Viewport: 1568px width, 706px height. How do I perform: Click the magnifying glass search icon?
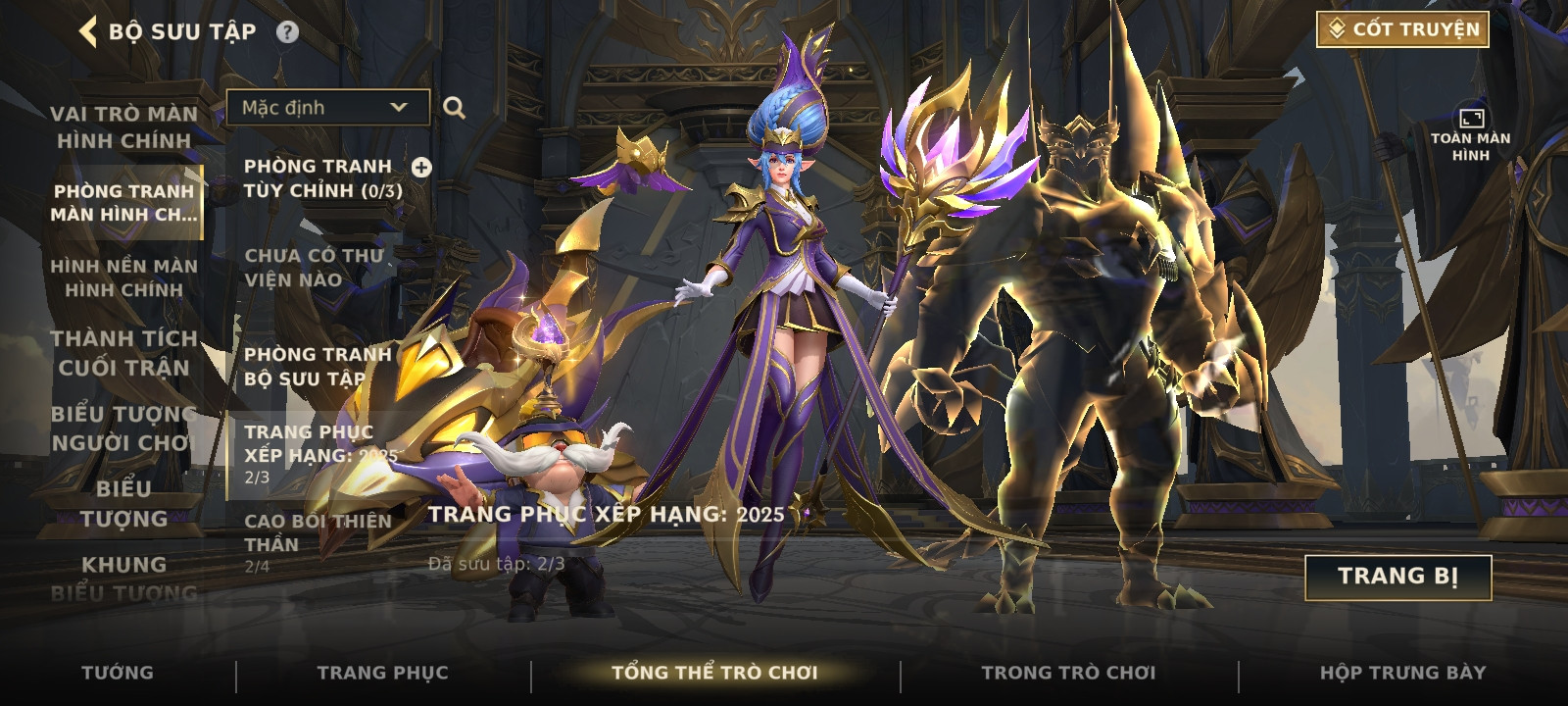coord(454,108)
